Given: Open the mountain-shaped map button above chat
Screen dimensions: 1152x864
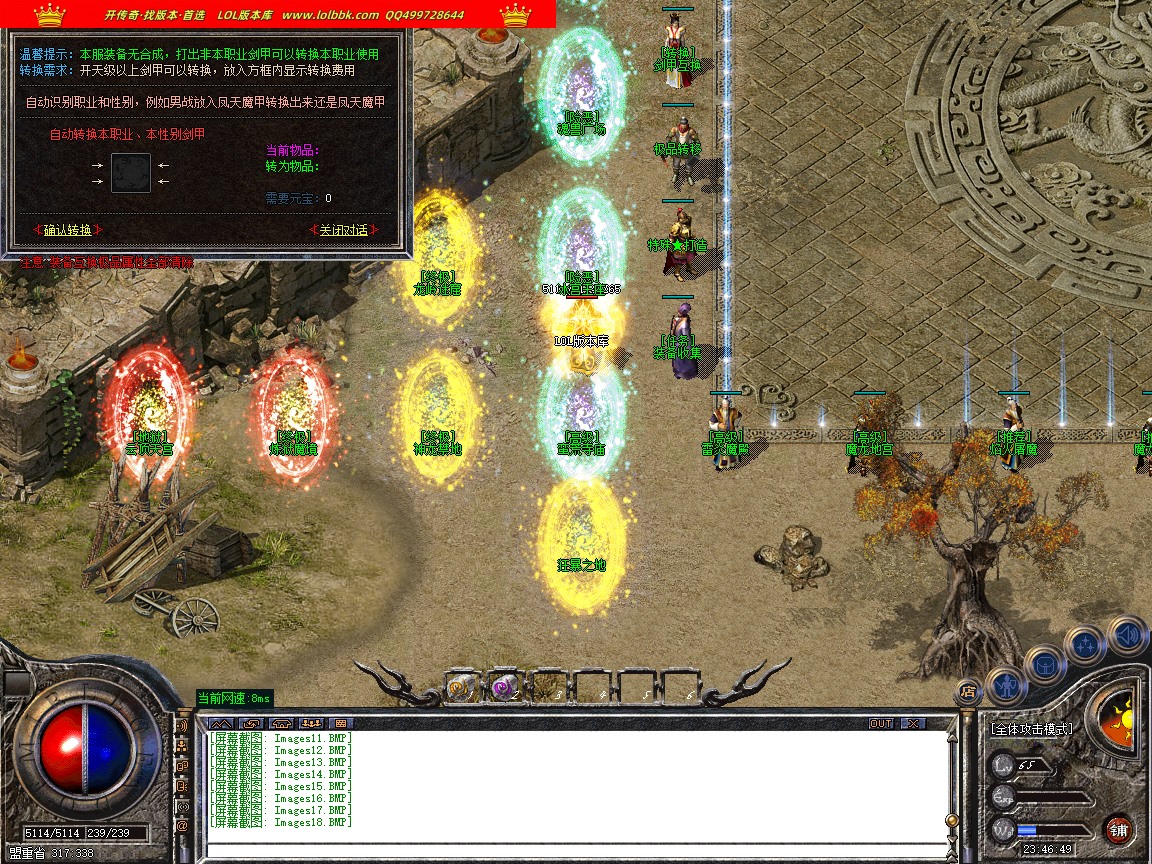Looking at the screenshot, I should tap(221, 723).
